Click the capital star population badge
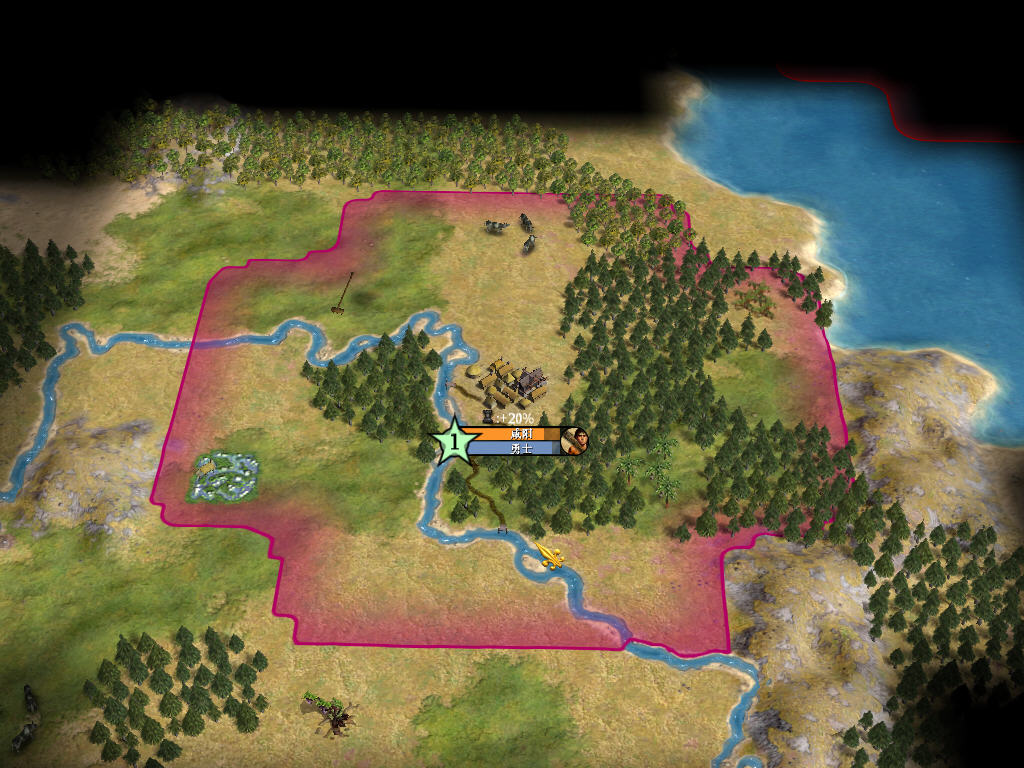This screenshot has width=1024, height=768. 455,441
